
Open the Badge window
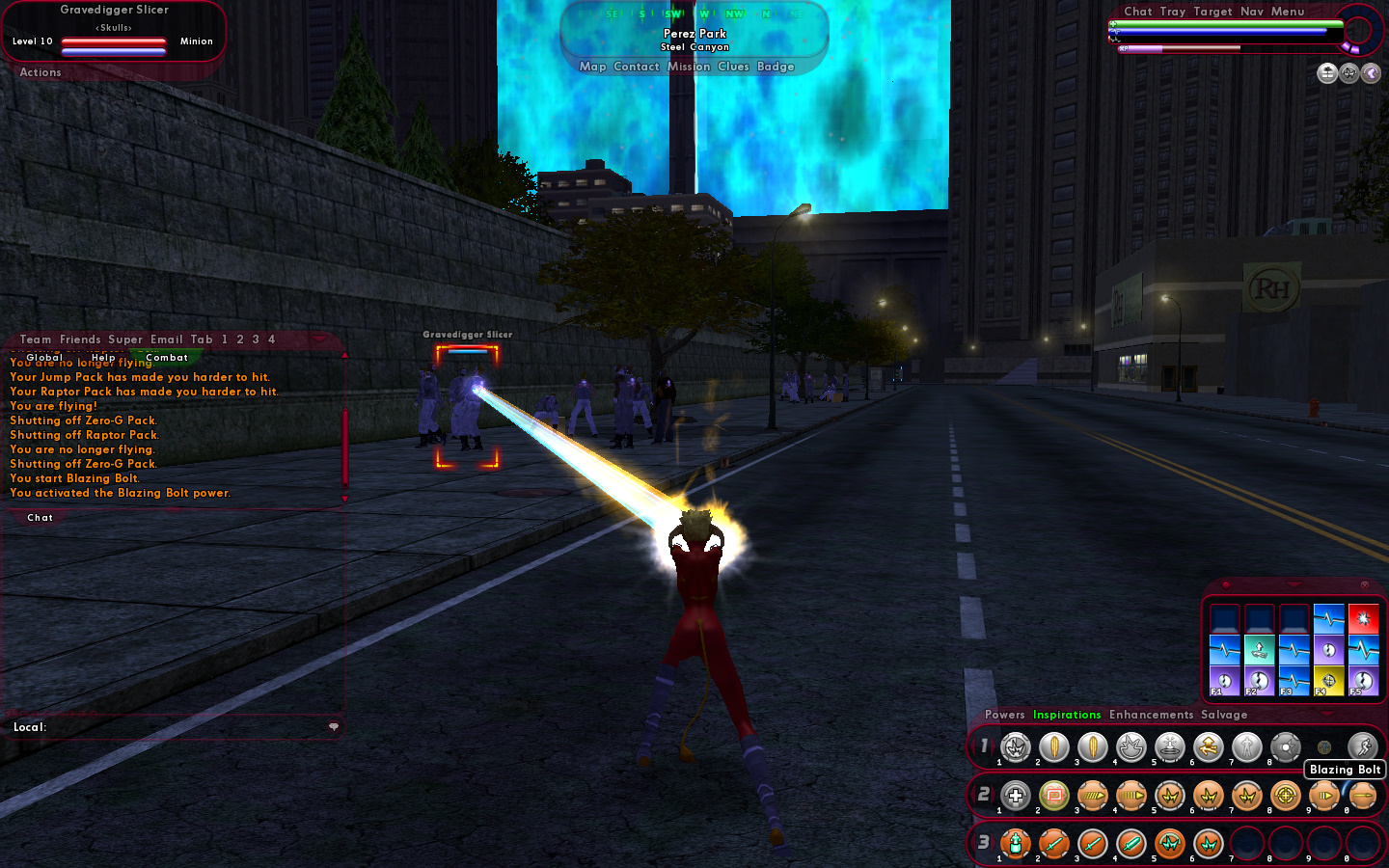(x=776, y=67)
